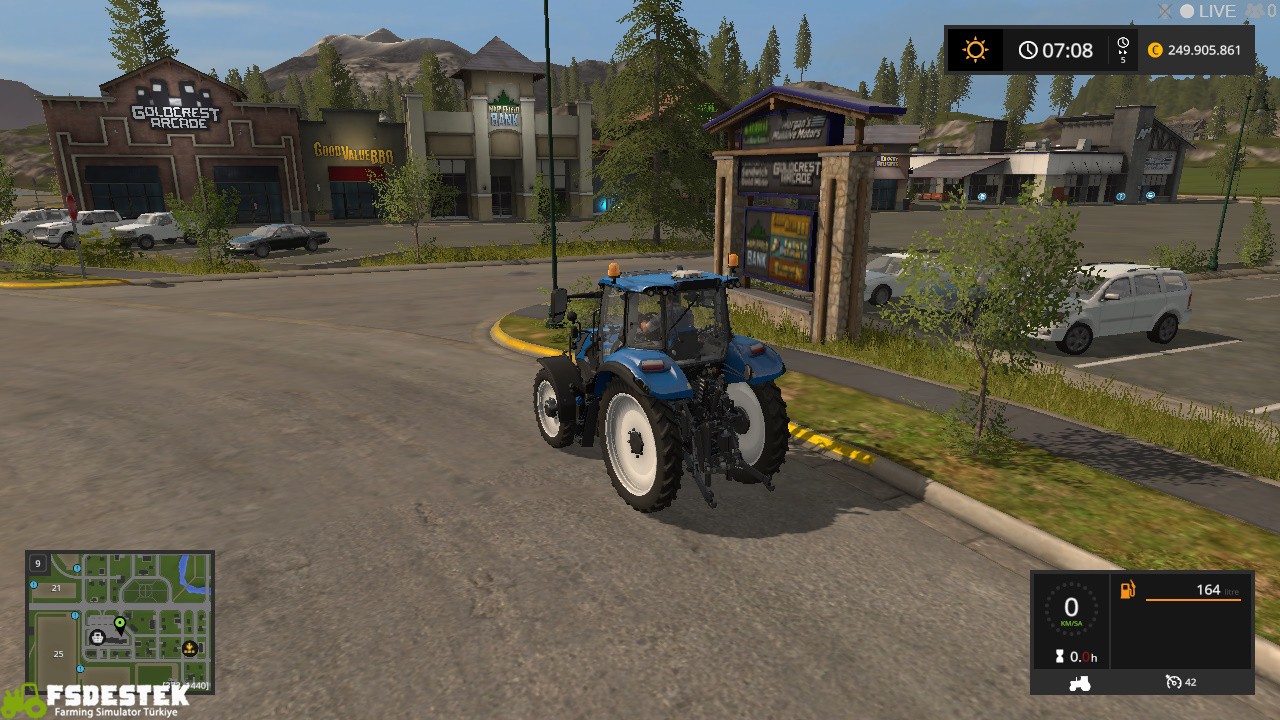This screenshot has width=1280, height=720.
Task: Click the coordinates readout on the minimap
Action: (185, 685)
